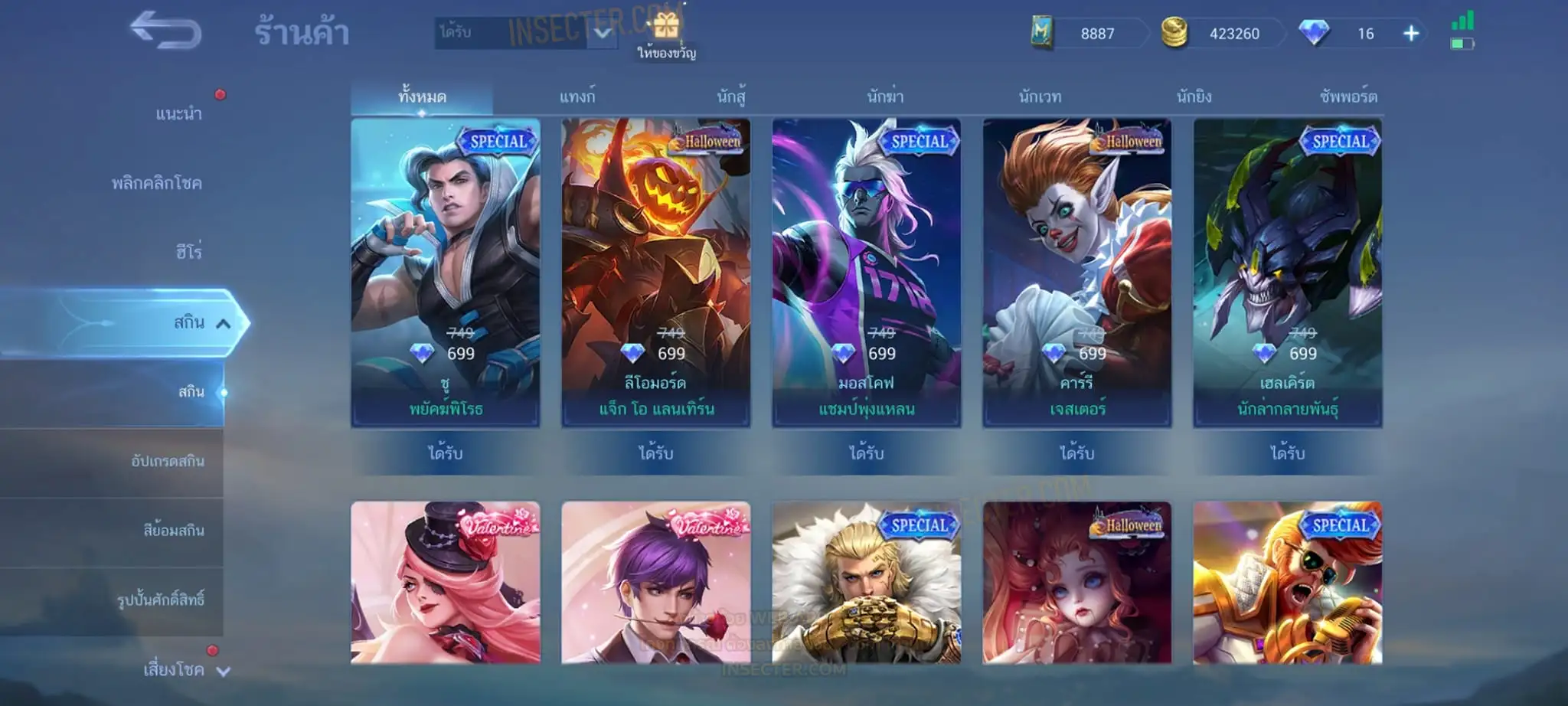Open the ฮีโร่ hero shop section
The width and height of the screenshot is (1568, 706).
tap(188, 252)
